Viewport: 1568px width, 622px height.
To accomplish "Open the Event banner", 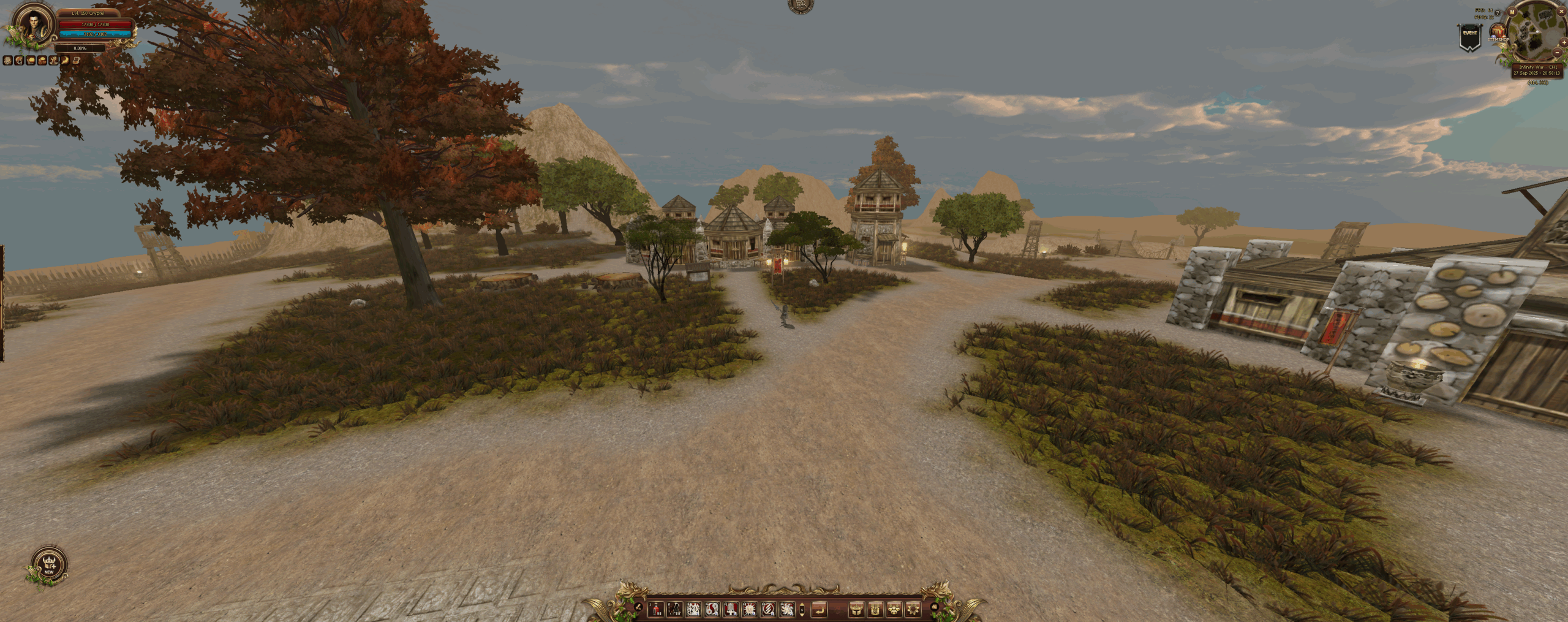I will 1469,37.
